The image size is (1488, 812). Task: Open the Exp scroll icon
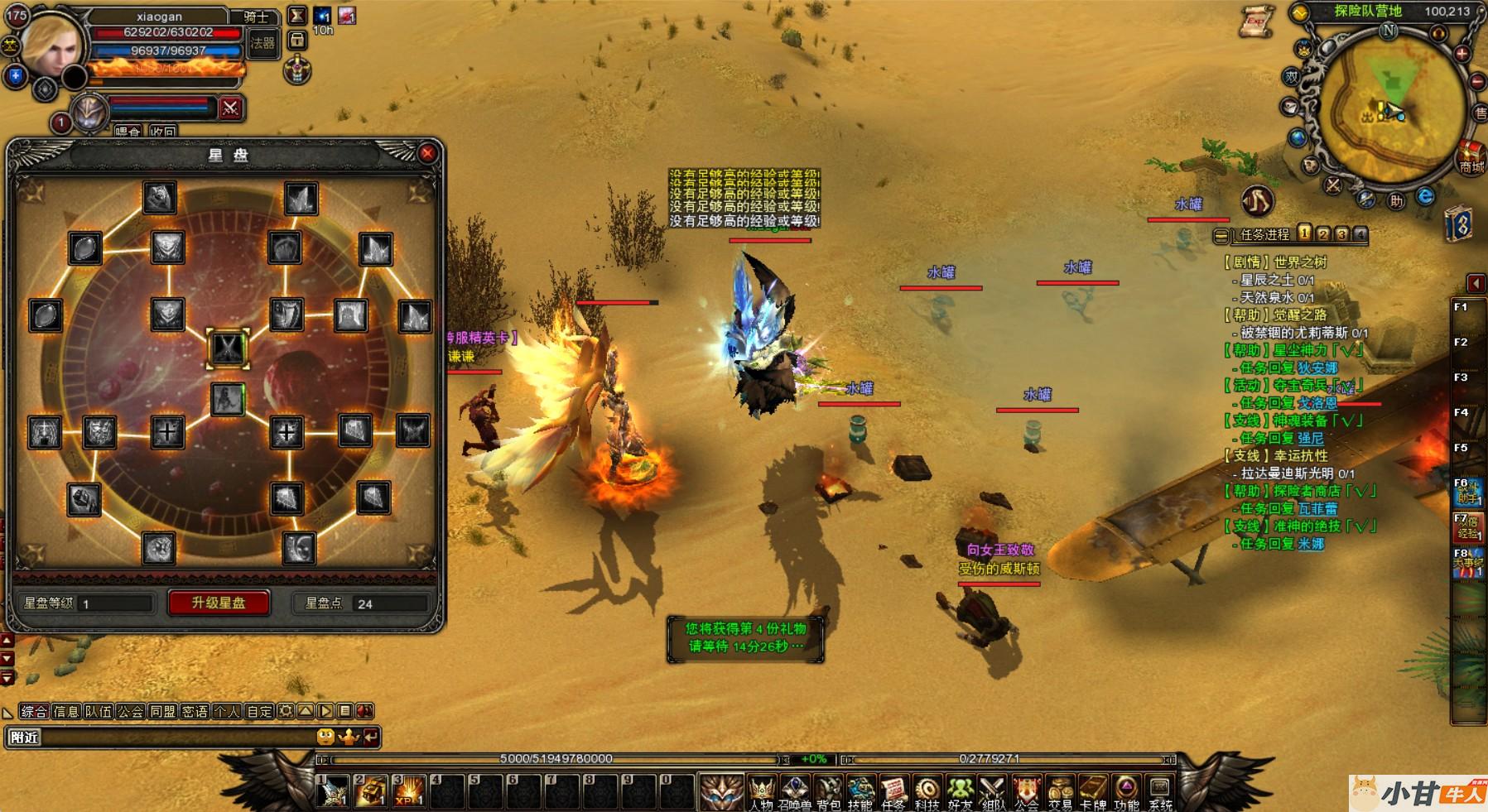pyautogui.click(x=1257, y=22)
